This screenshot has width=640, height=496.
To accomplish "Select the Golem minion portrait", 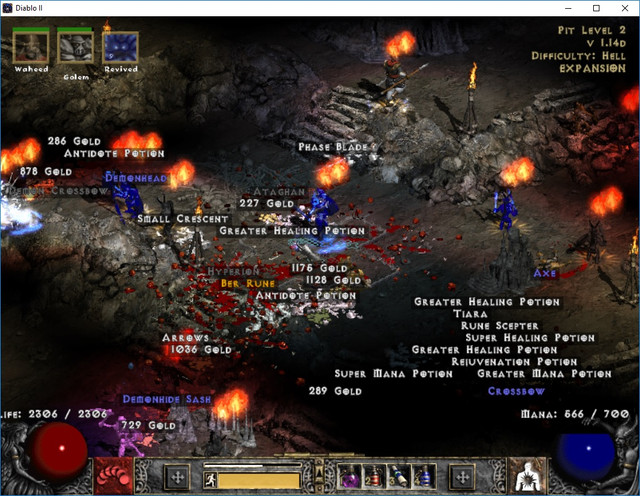I will click(x=75, y=46).
